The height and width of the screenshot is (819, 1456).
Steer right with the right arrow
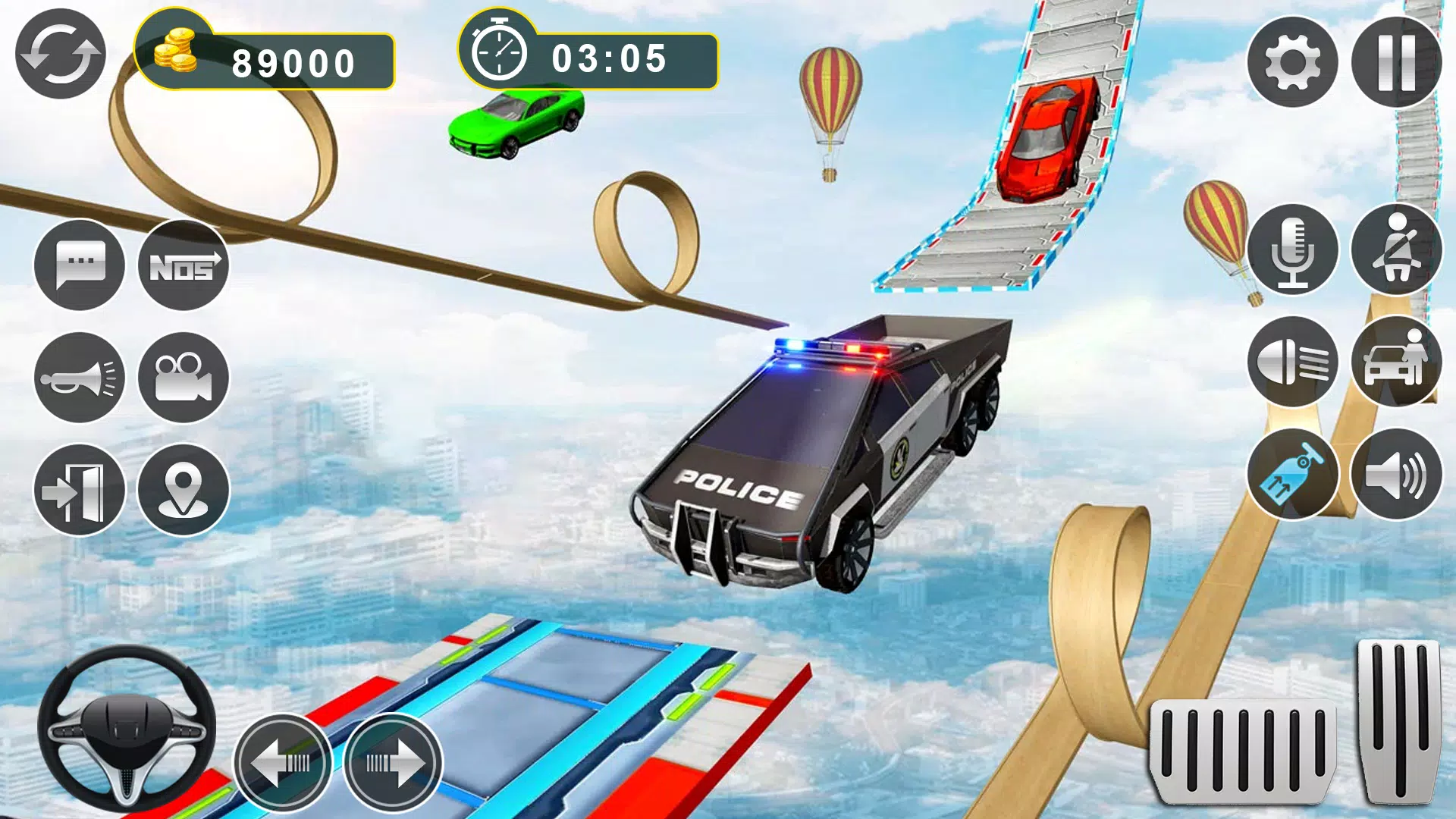[393, 762]
